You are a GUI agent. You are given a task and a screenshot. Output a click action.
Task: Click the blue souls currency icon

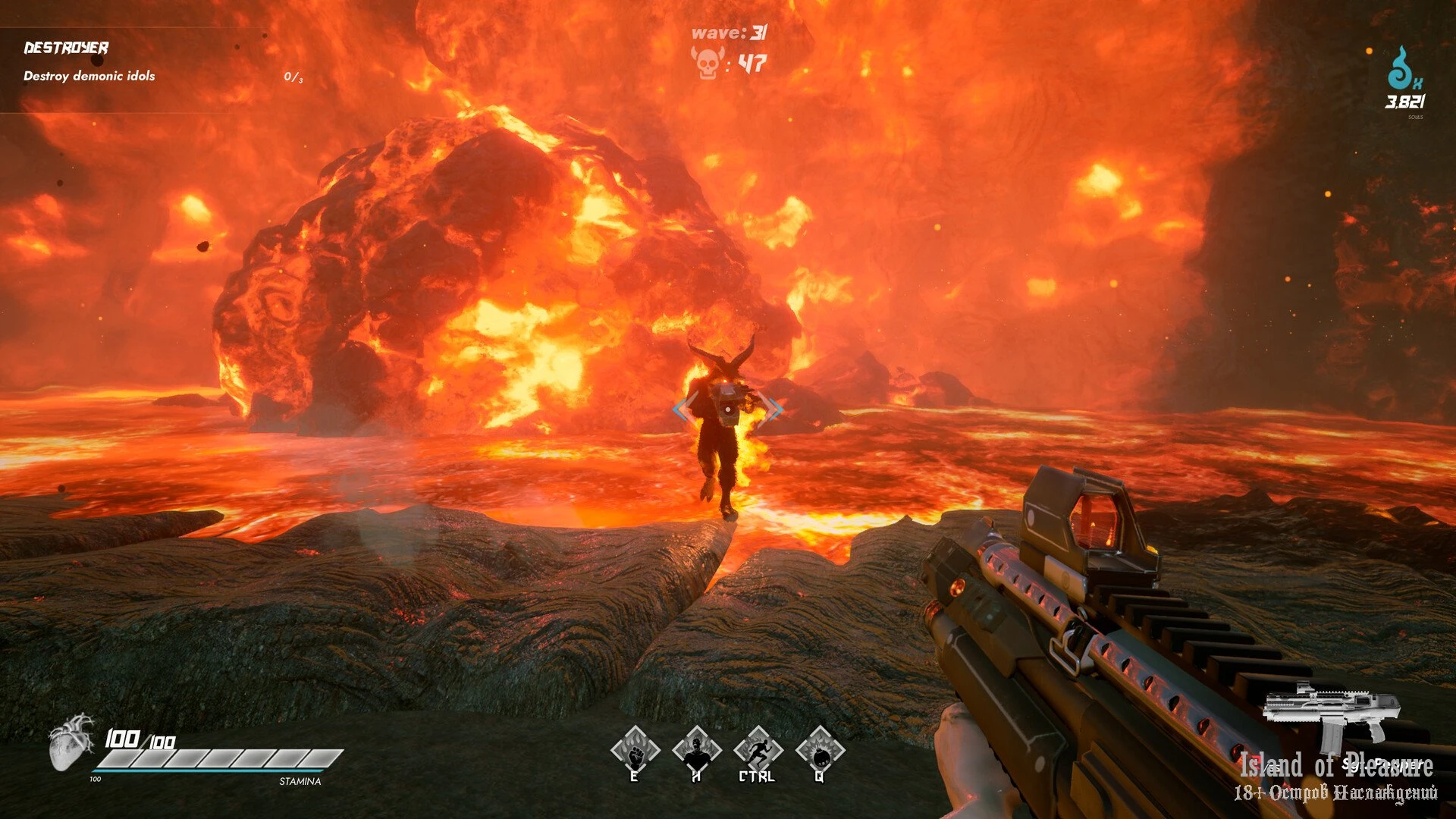point(1401,68)
